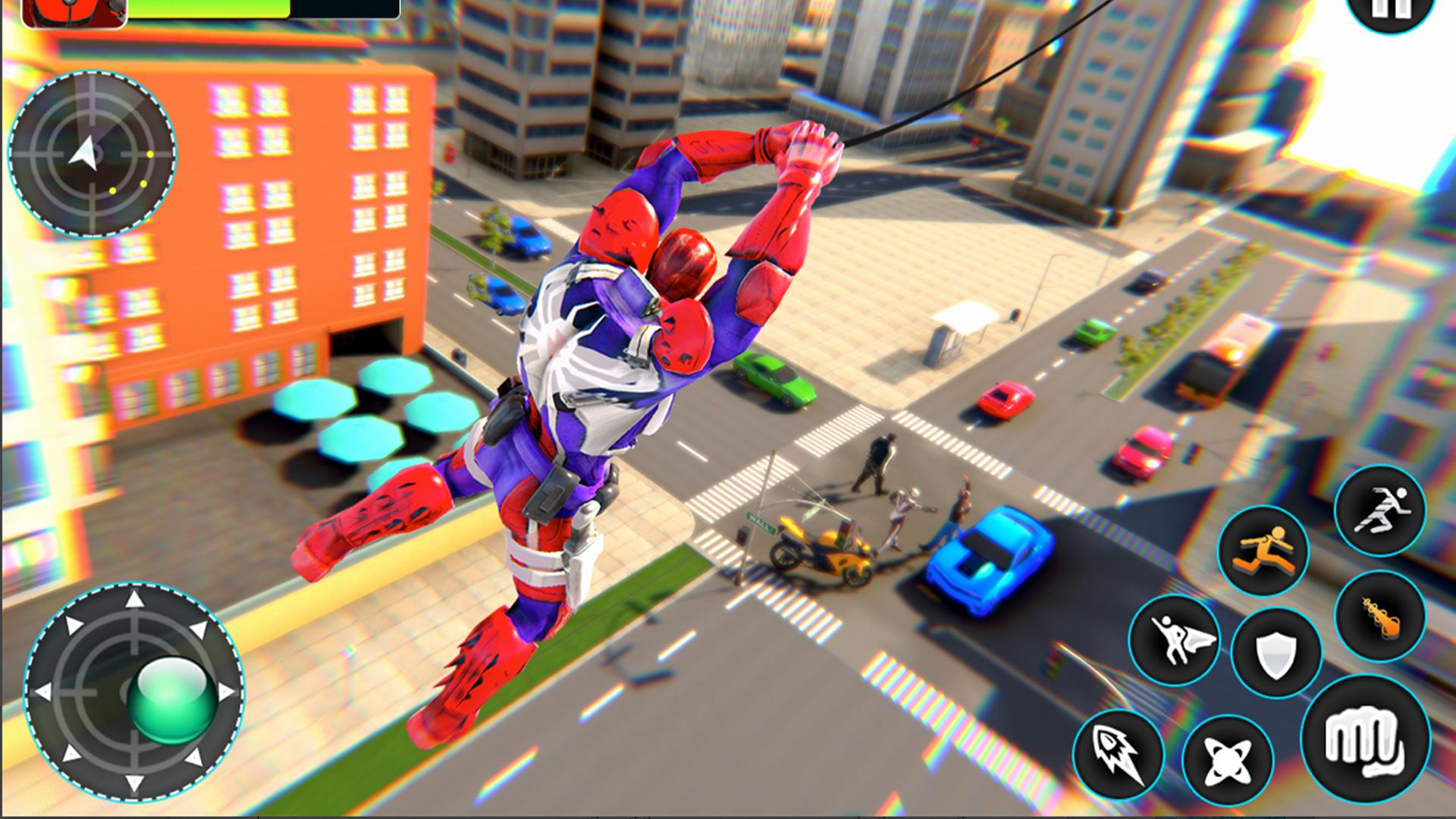Activate the white sprinting figure ability
This screenshot has width=1456, height=819.
pyautogui.click(x=1379, y=510)
